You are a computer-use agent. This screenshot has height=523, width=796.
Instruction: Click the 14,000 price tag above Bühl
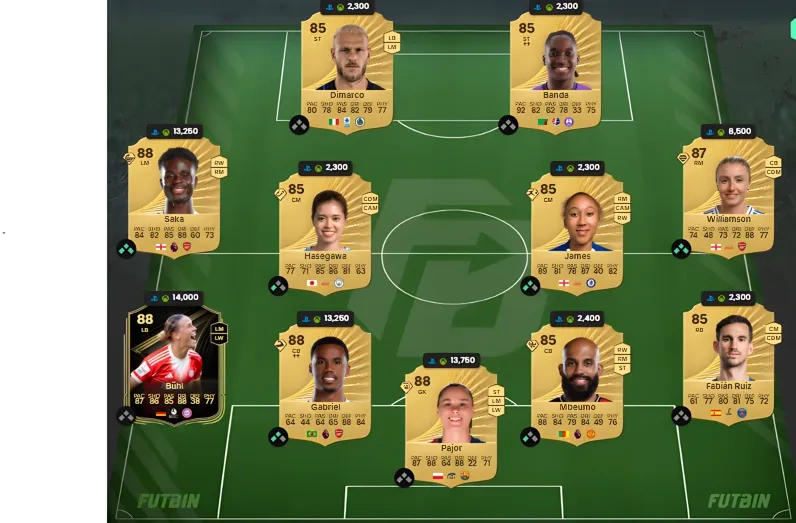coord(175,297)
